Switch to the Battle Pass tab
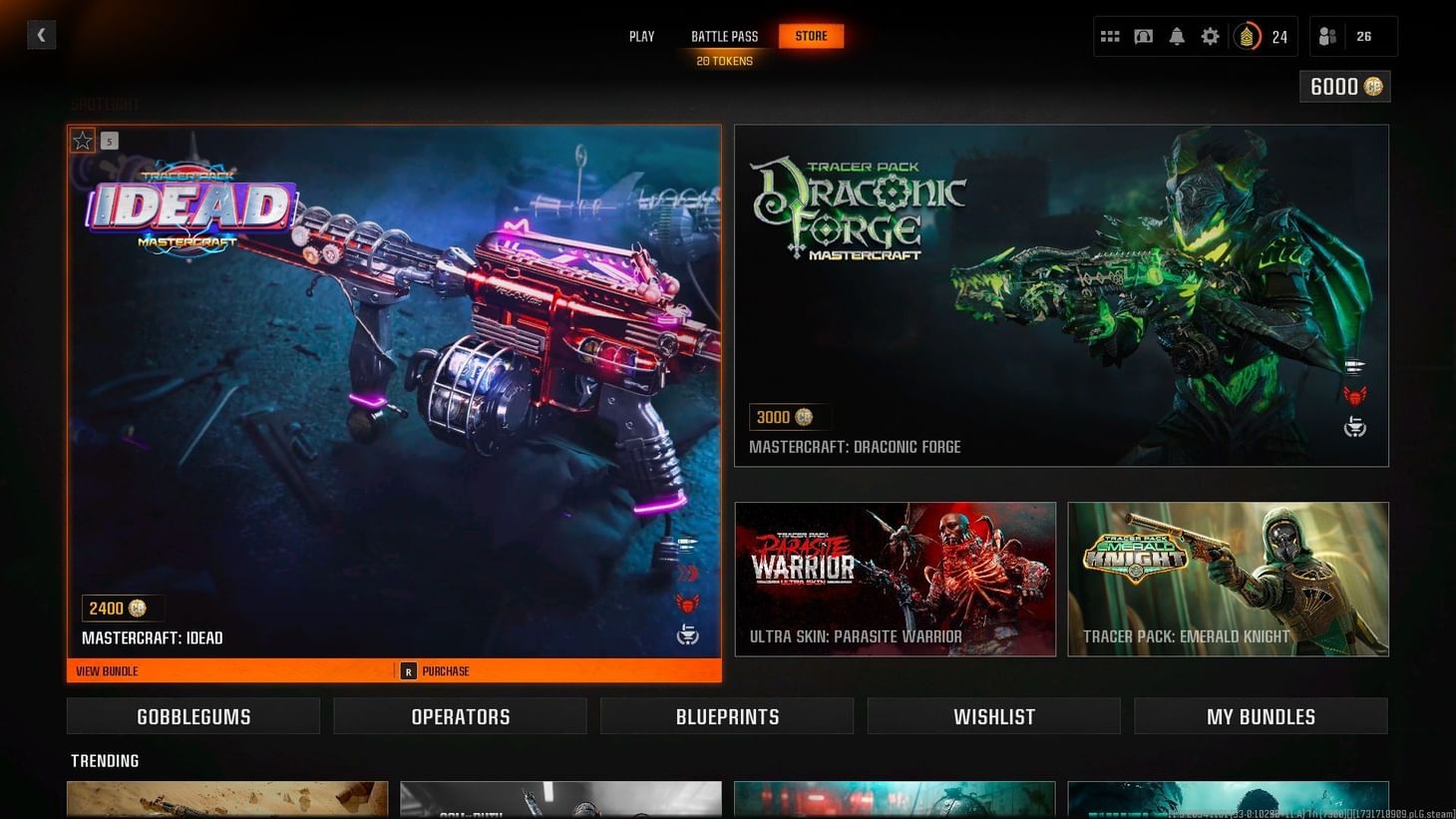The width and height of the screenshot is (1456, 819). [x=724, y=36]
